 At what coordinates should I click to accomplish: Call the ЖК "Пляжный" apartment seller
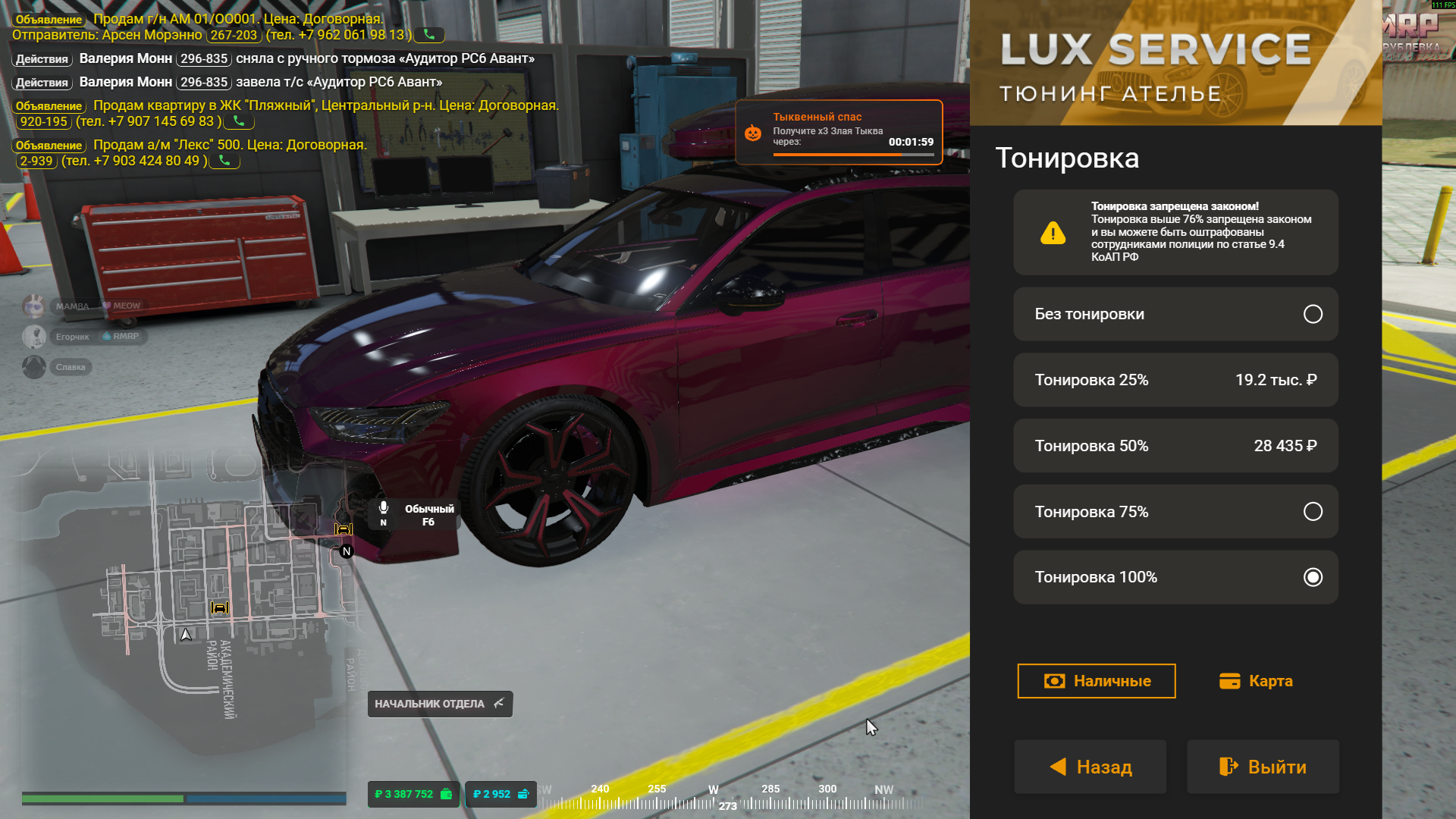239,121
